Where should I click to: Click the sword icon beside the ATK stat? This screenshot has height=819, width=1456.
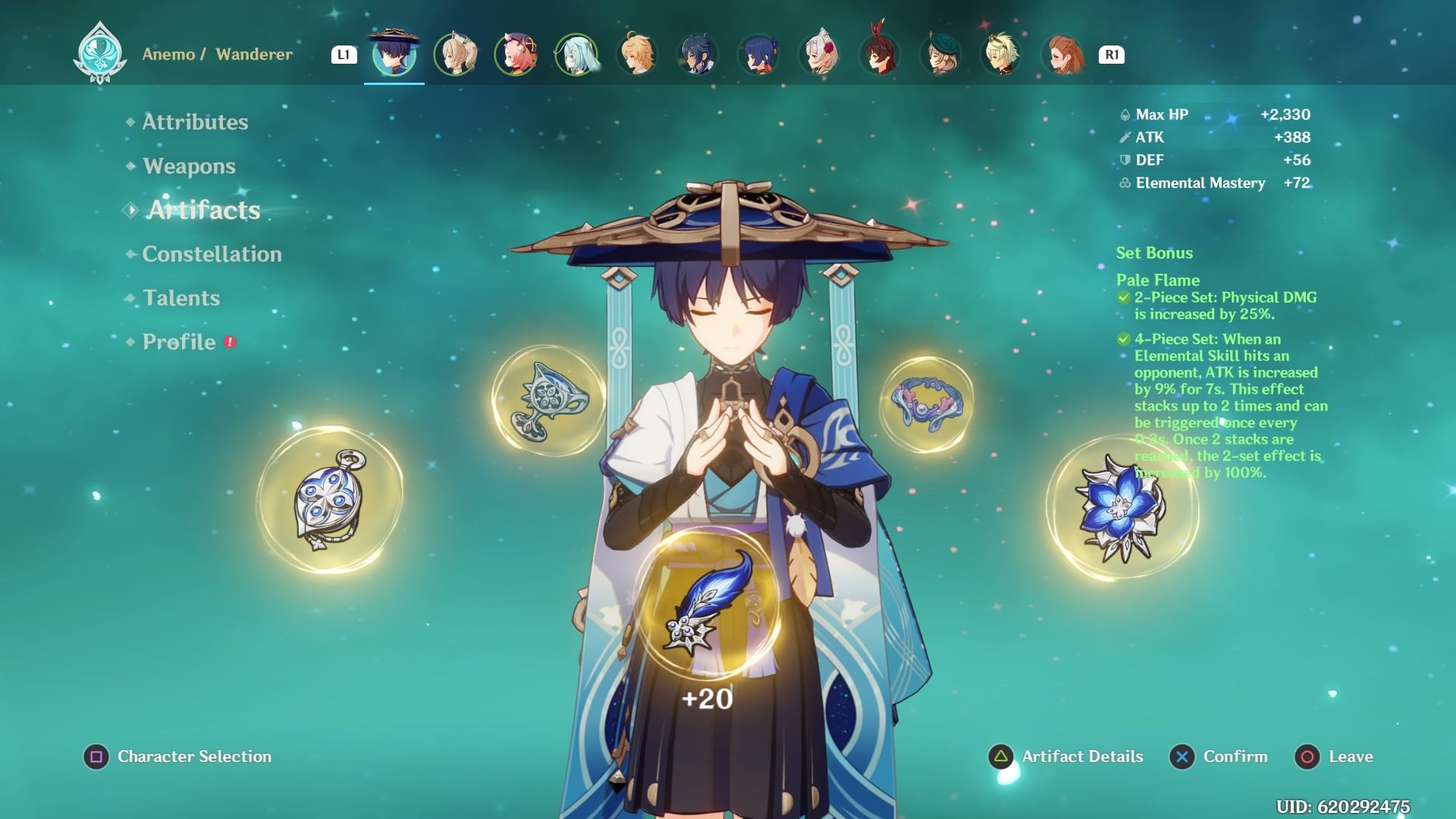[x=1124, y=138]
